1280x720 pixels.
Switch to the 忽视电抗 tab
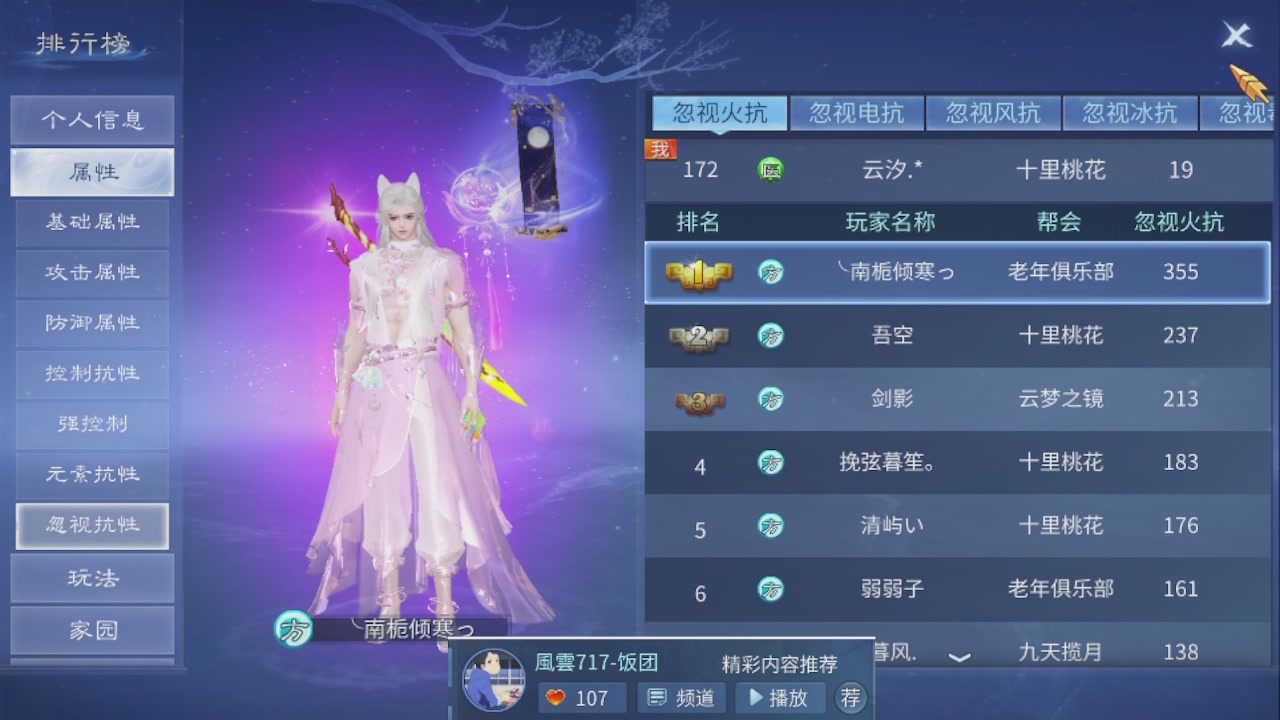tap(857, 112)
